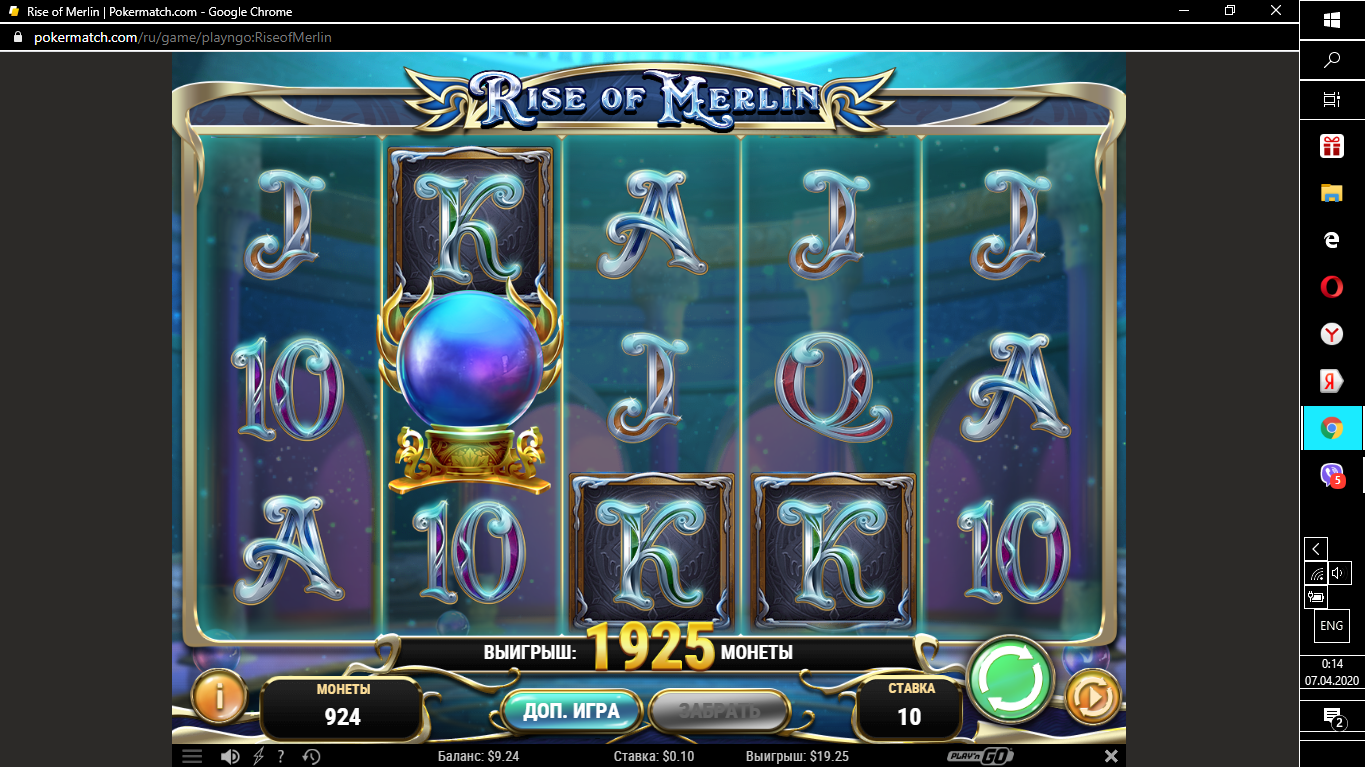The width and height of the screenshot is (1365, 767).
Task: Open the hamburger menu in bottom bar
Action: 192,756
